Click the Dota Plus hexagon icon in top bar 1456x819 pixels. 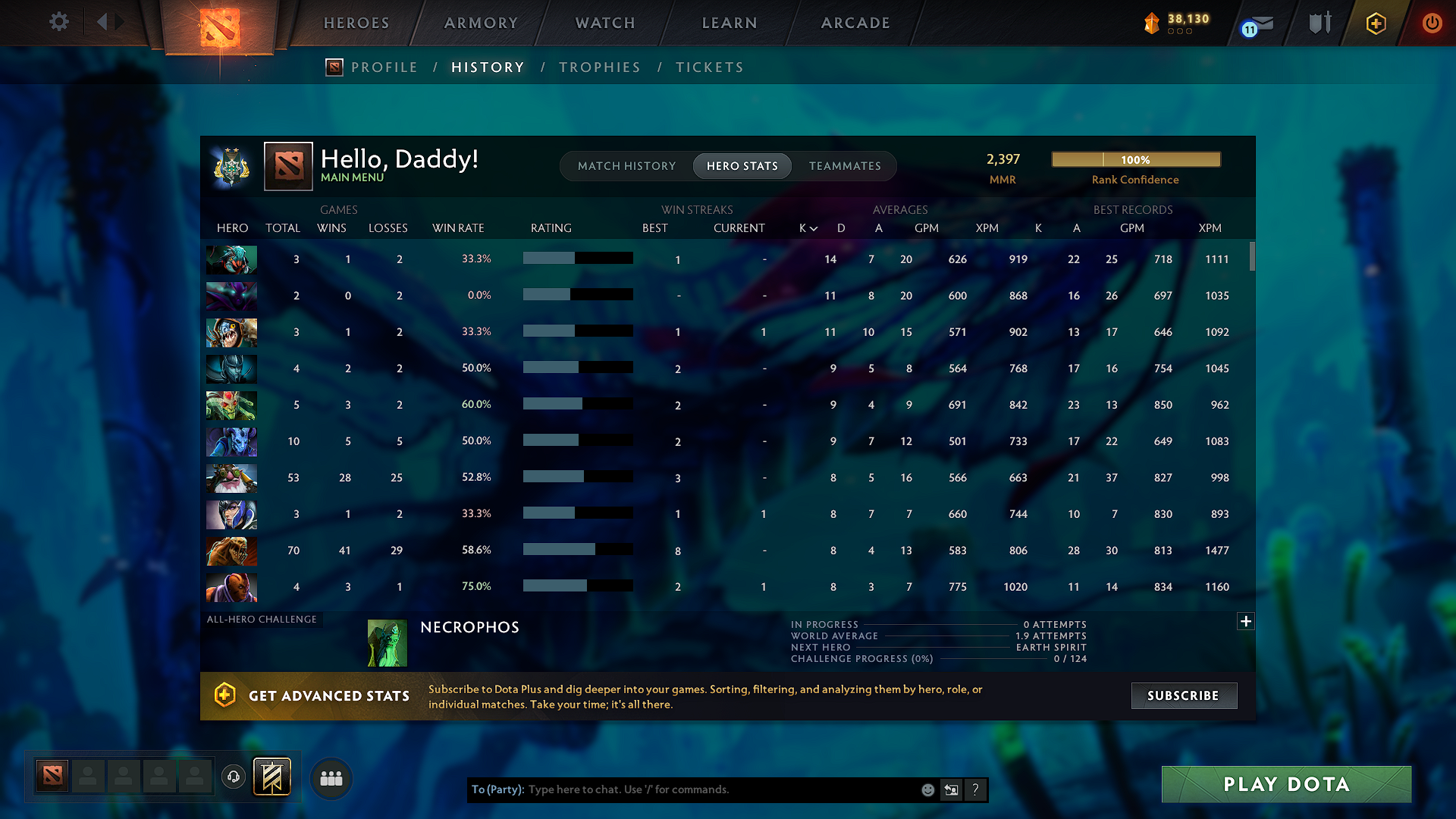point(1375,24)
